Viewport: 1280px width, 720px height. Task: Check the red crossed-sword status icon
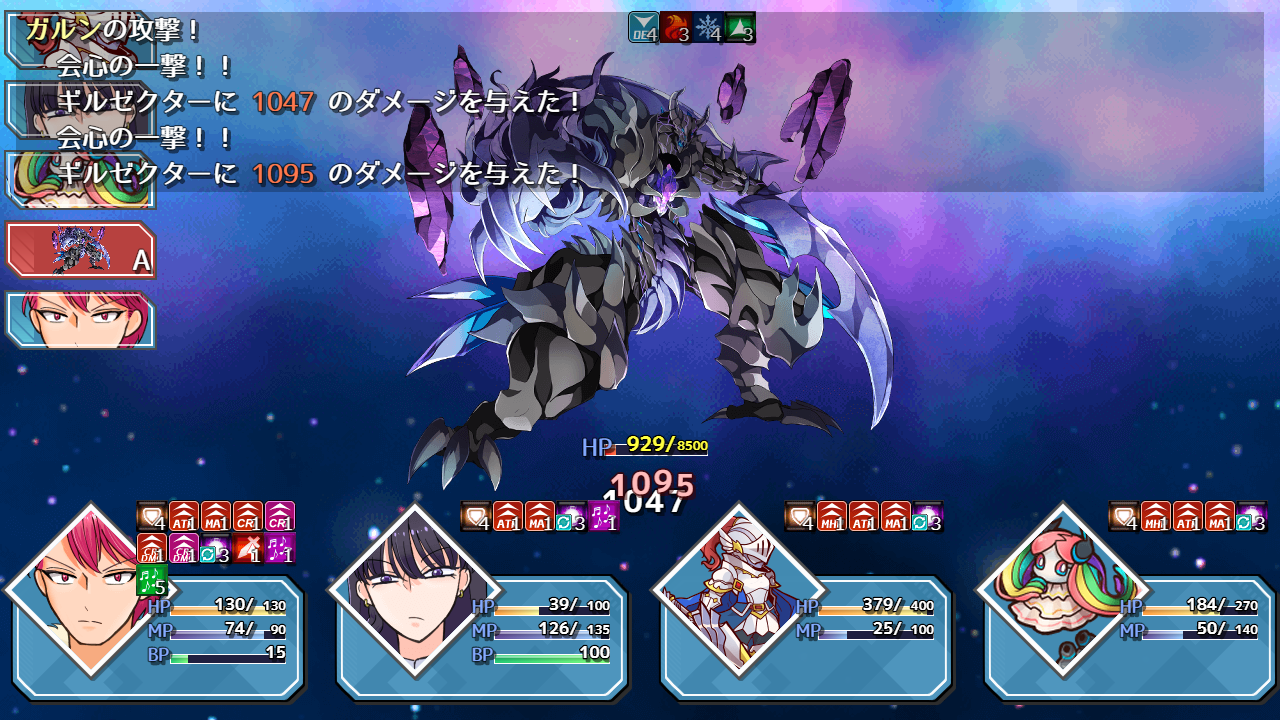(248, 548)
